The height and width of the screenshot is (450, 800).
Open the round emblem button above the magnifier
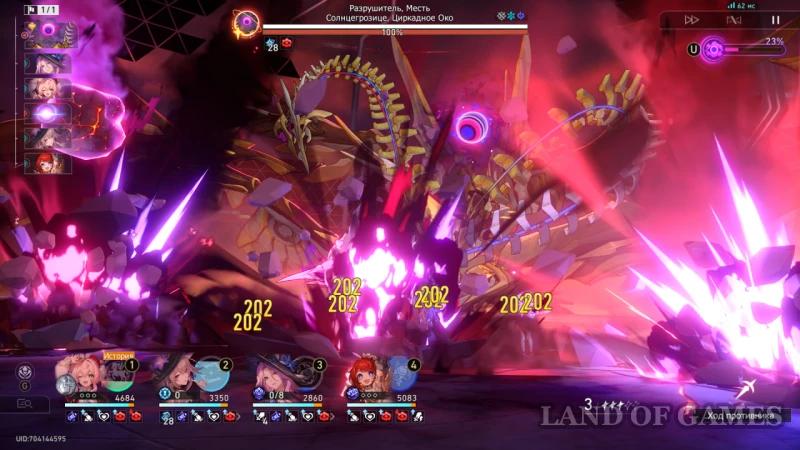25,371
